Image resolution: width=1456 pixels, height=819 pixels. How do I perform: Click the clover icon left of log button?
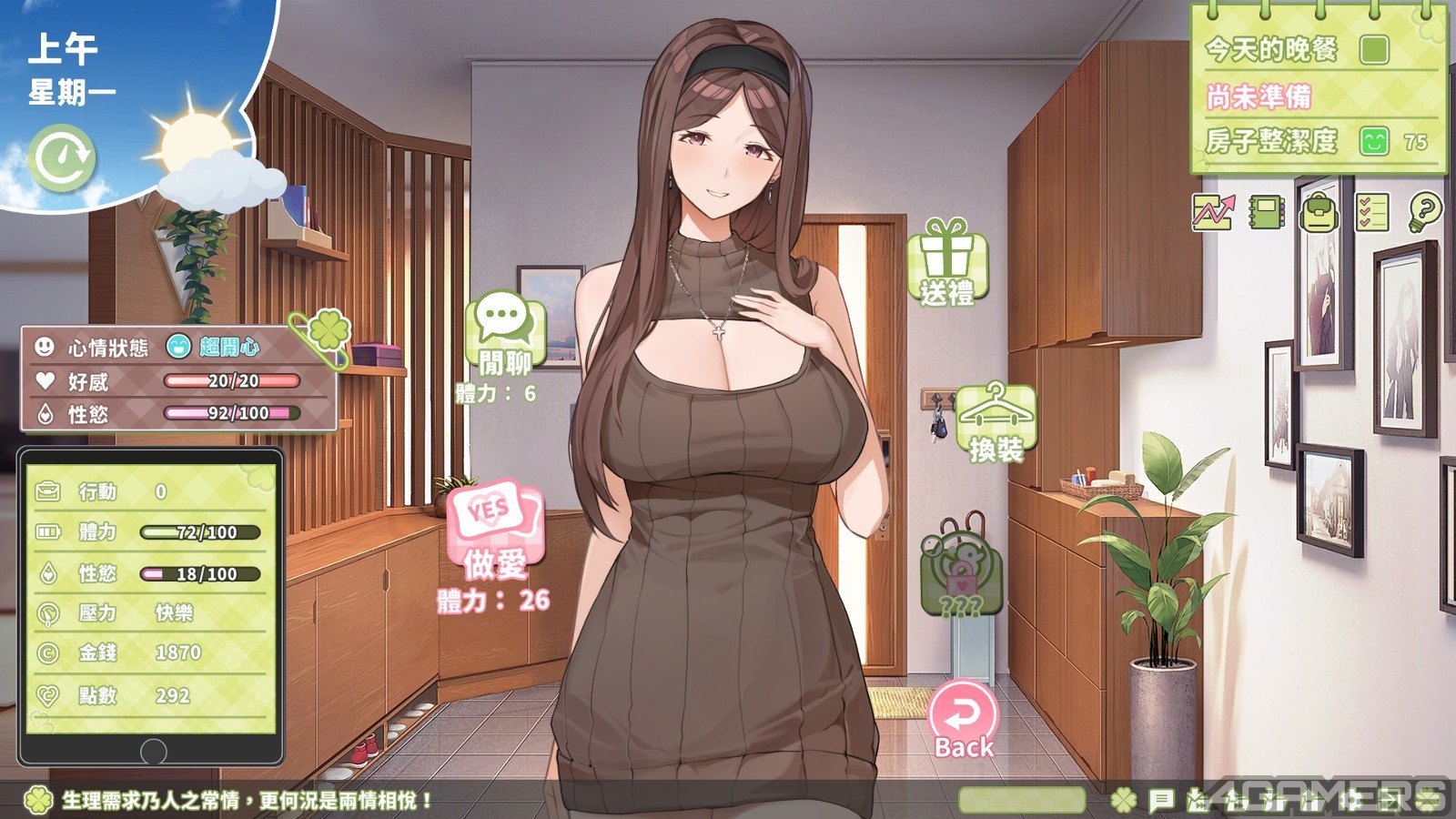(x=1125, y=801)
